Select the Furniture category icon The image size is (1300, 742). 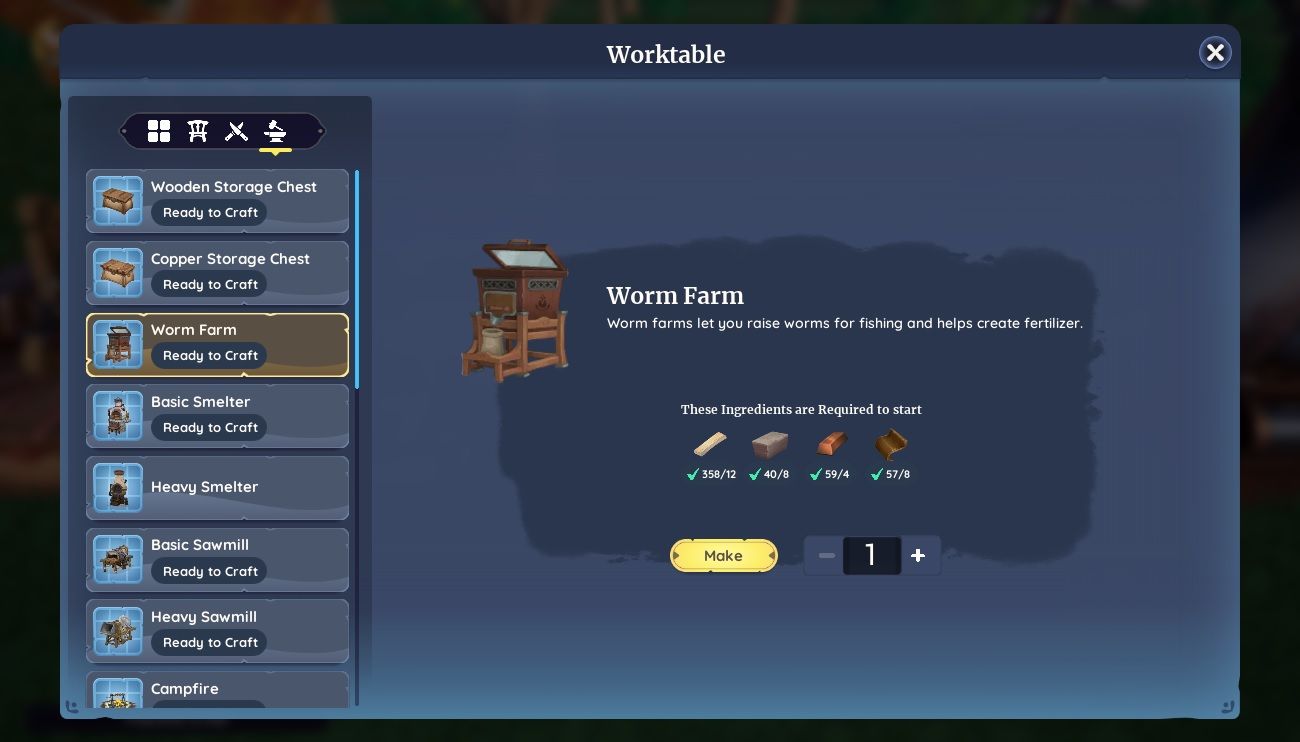point(198,130)
